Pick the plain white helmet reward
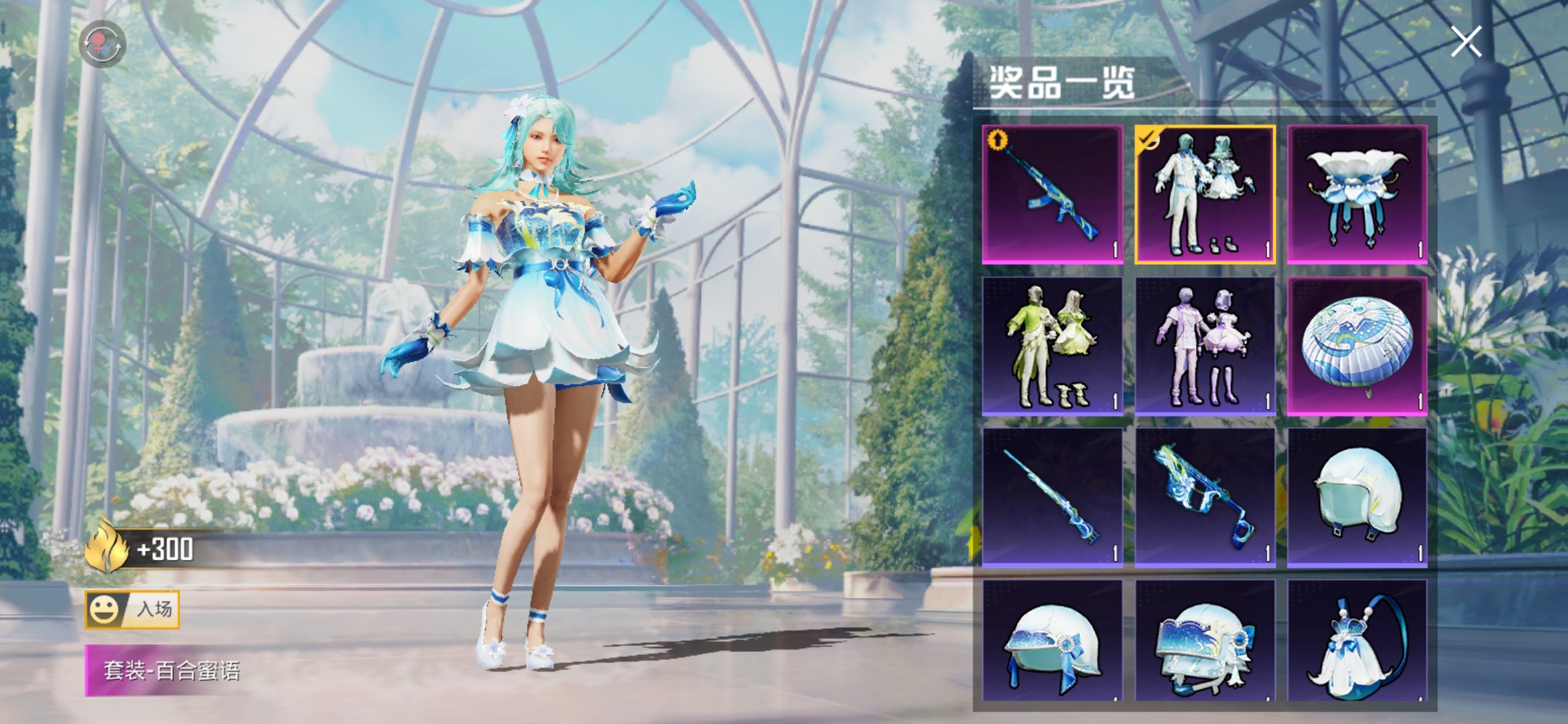This screenshot has height=724, width=1568. [1357, 498]
